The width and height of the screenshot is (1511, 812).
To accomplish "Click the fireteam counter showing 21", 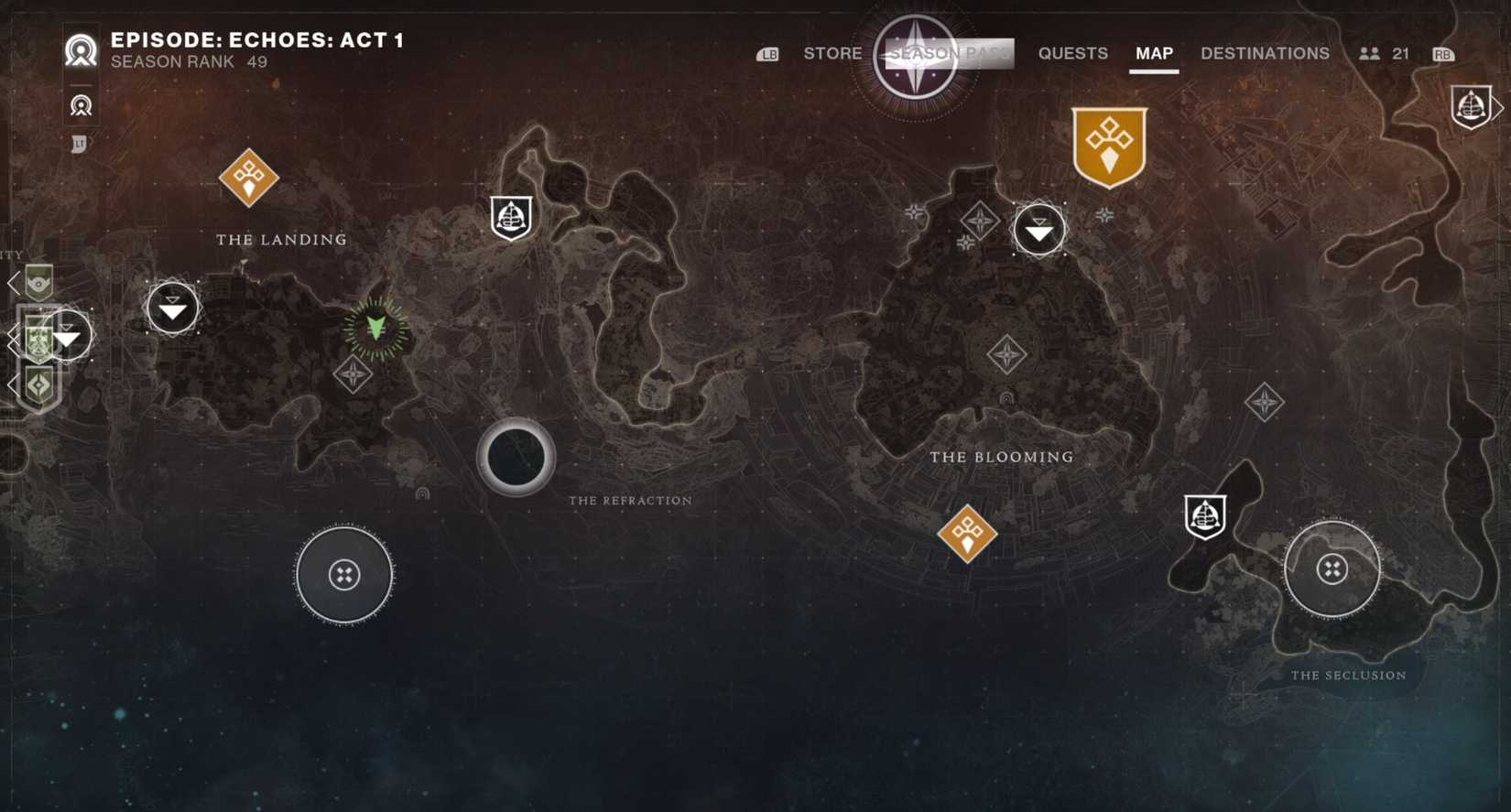I will tap(1386, 53).
